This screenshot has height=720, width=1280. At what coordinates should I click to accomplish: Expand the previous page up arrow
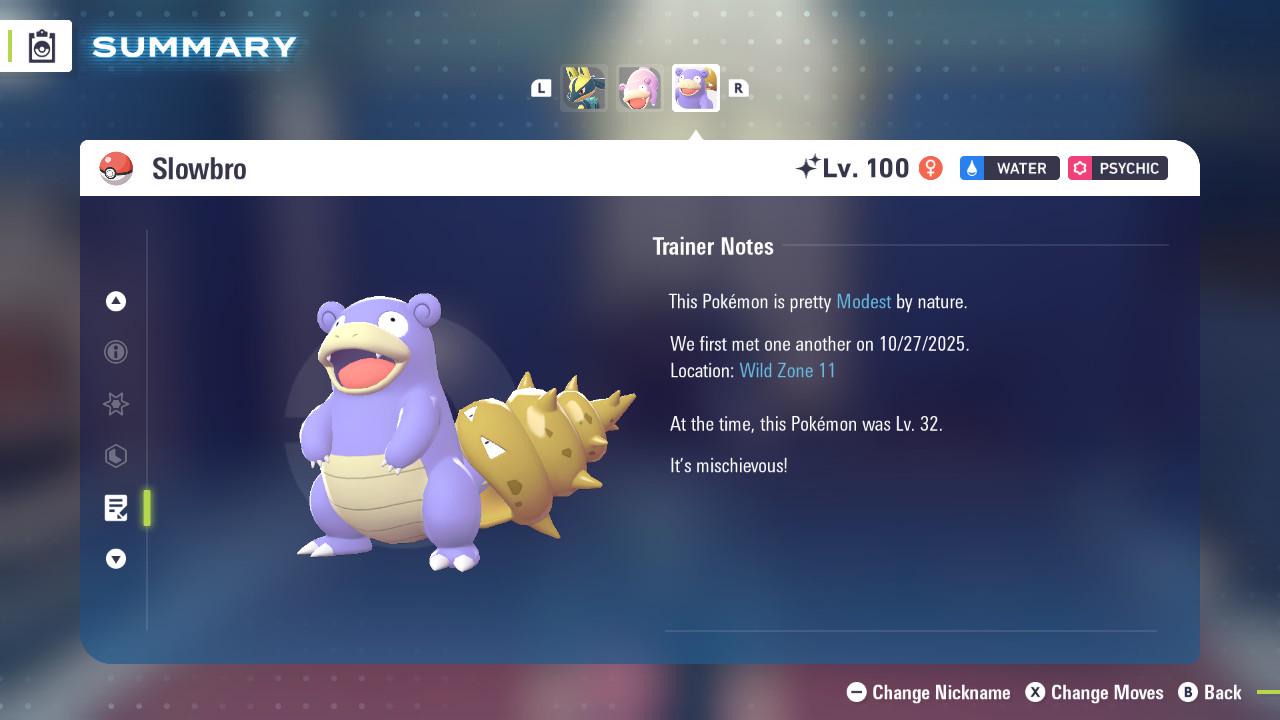click(116, 301)
